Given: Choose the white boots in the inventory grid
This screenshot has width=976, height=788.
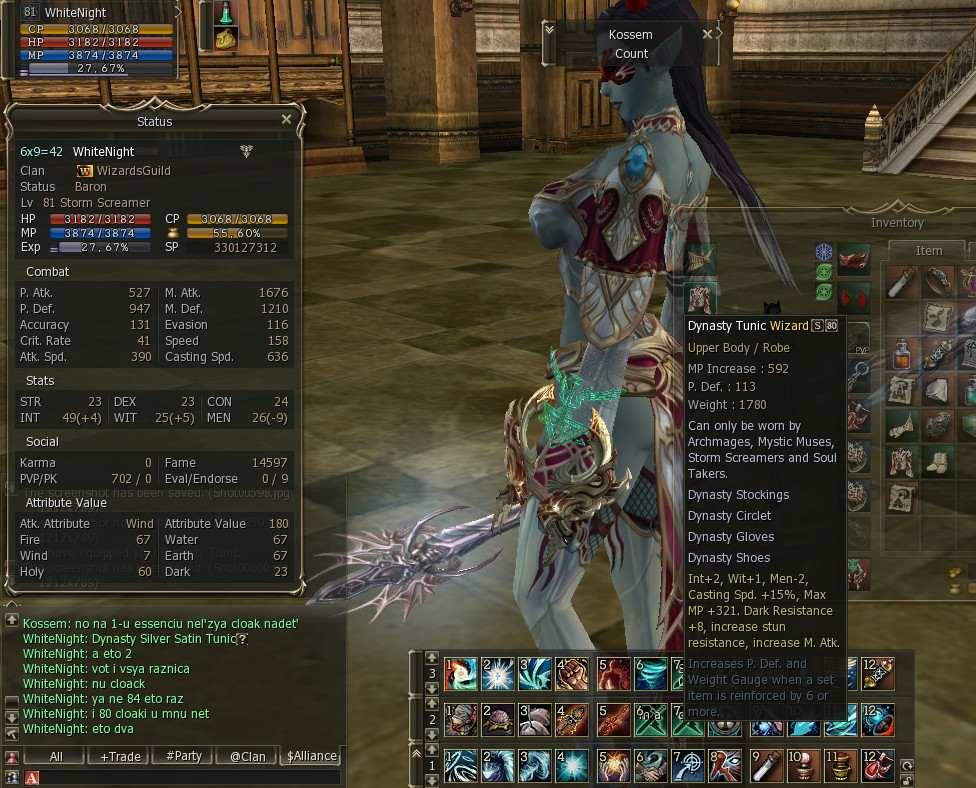Looking at the screenshot, I should 938,461.
